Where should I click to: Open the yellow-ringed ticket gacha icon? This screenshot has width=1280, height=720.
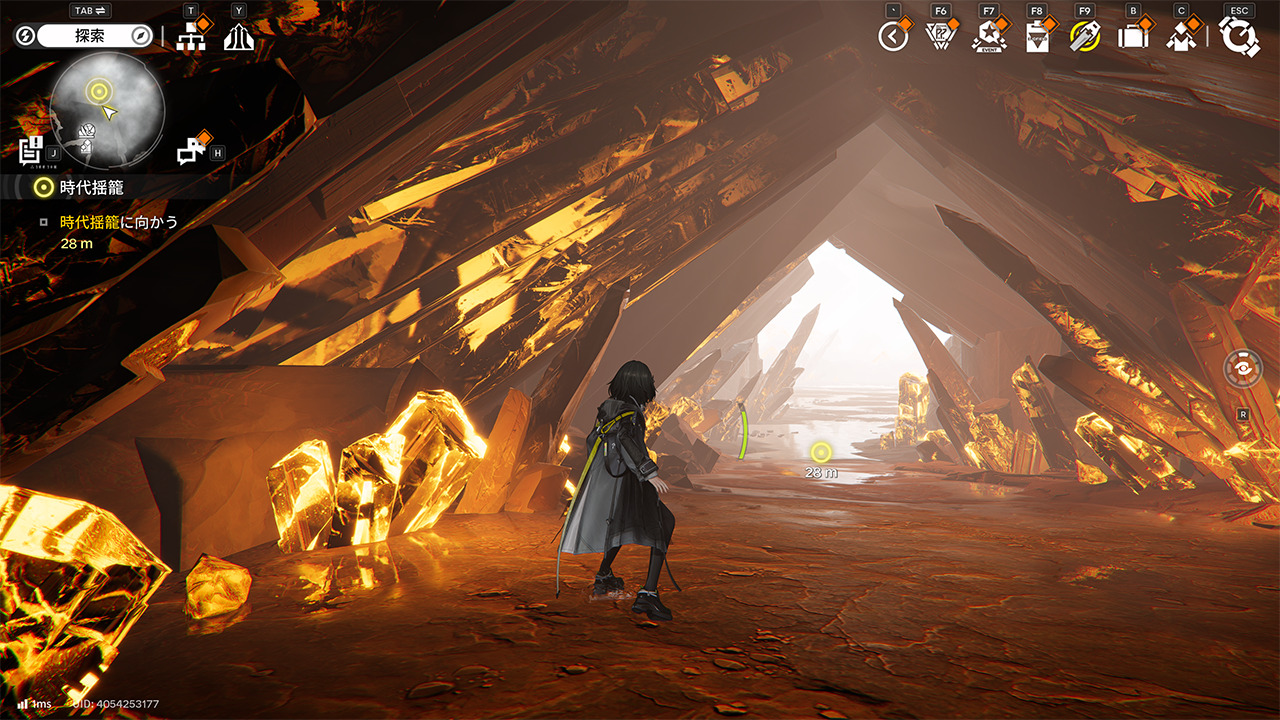pos(1085,37)
